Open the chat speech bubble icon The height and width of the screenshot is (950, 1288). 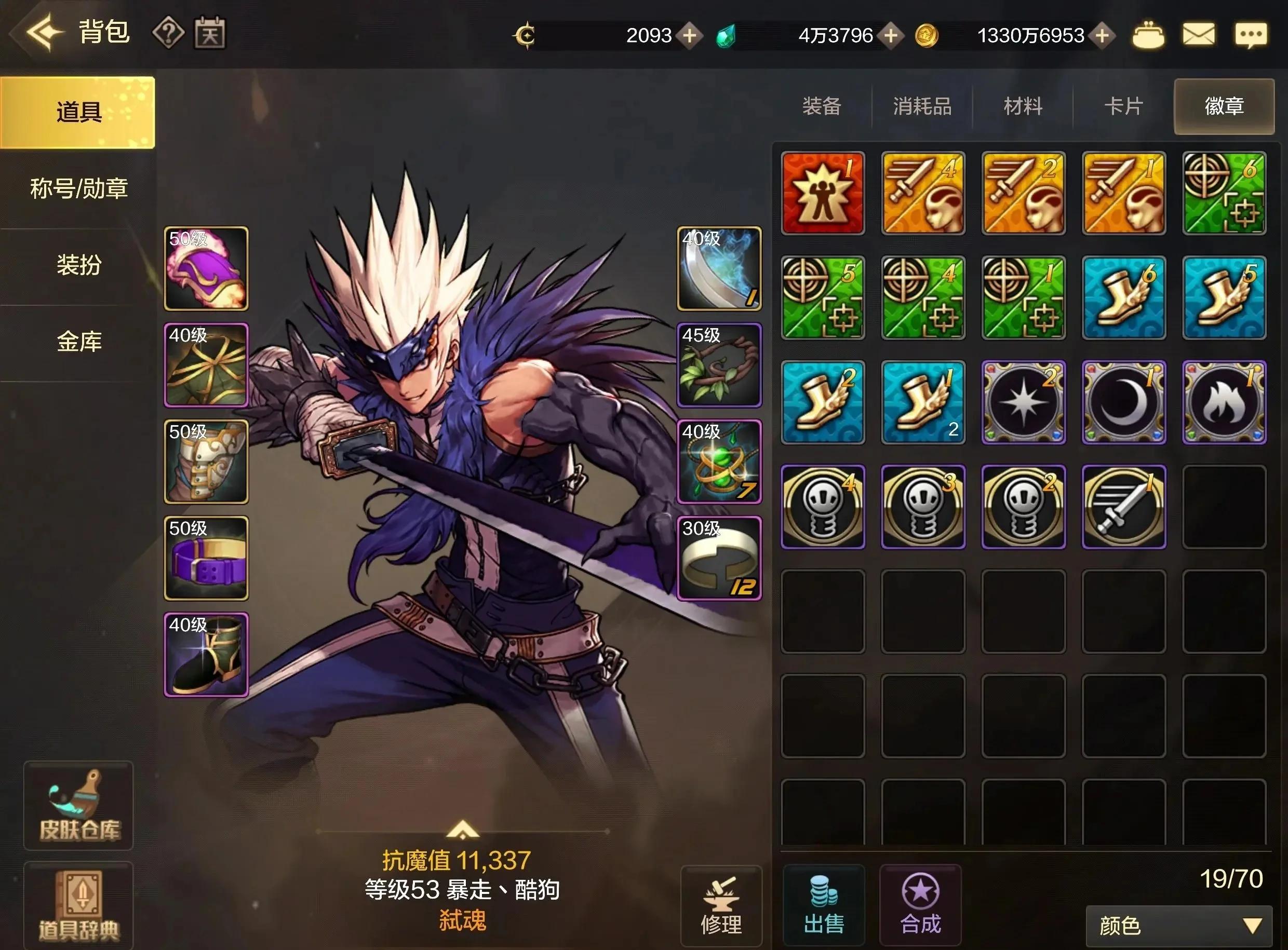1250,34
